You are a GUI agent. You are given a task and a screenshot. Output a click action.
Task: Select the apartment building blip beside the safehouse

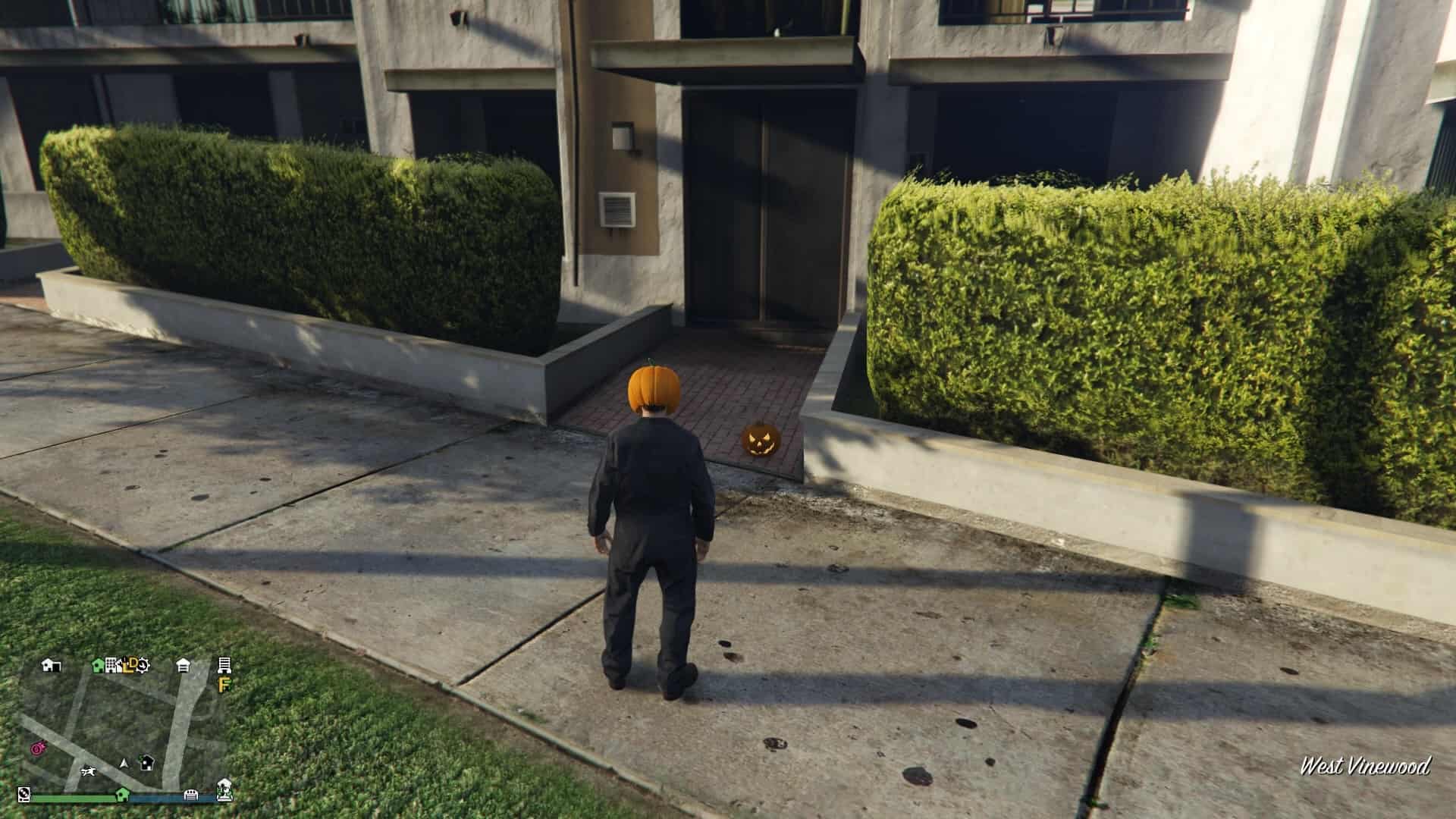[111, 665]
